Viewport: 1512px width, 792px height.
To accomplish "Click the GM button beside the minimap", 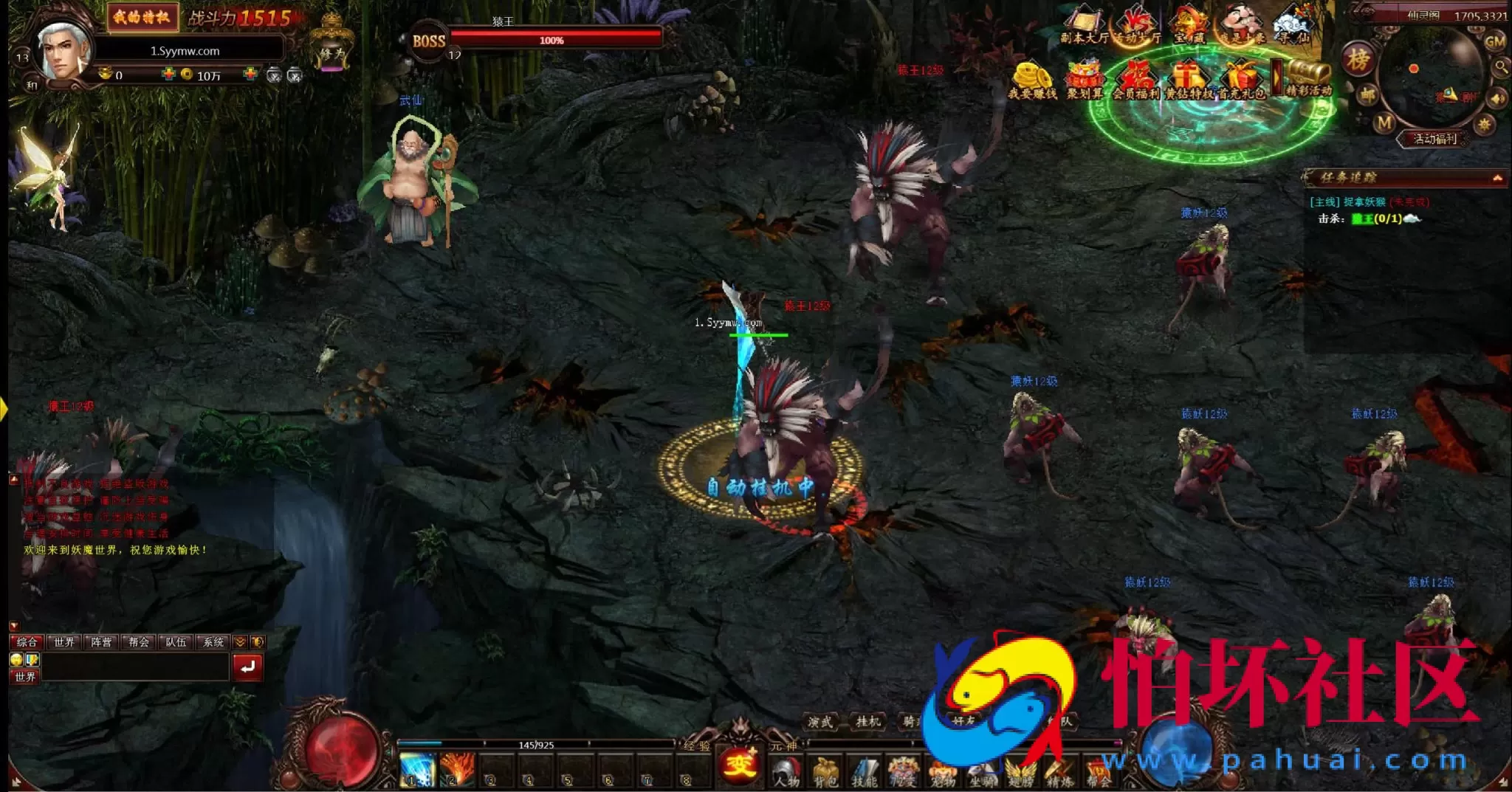I will point(1494,42).
